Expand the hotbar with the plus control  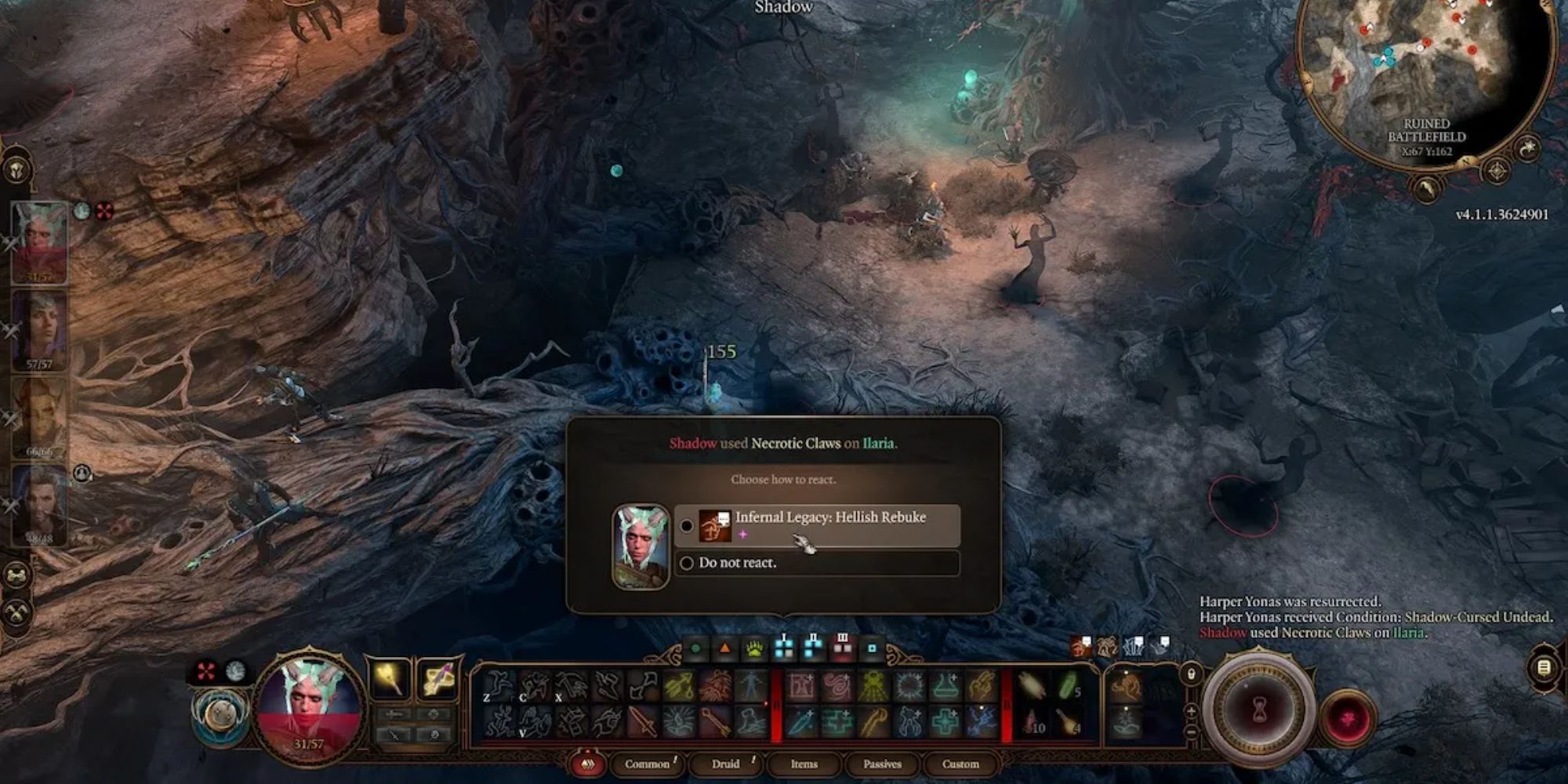click(1191, 710)
